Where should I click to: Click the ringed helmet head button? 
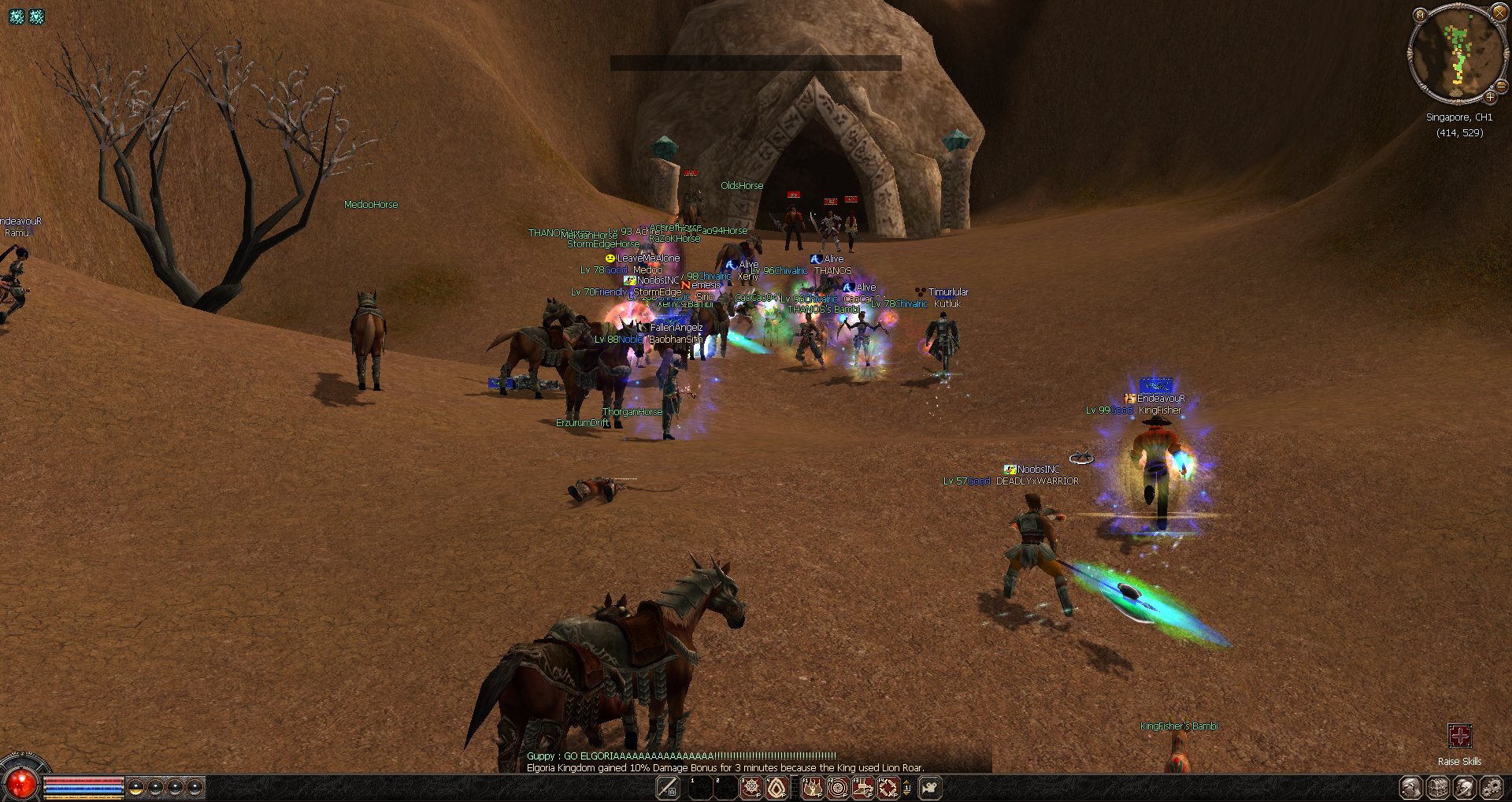tap(1465, 787)
